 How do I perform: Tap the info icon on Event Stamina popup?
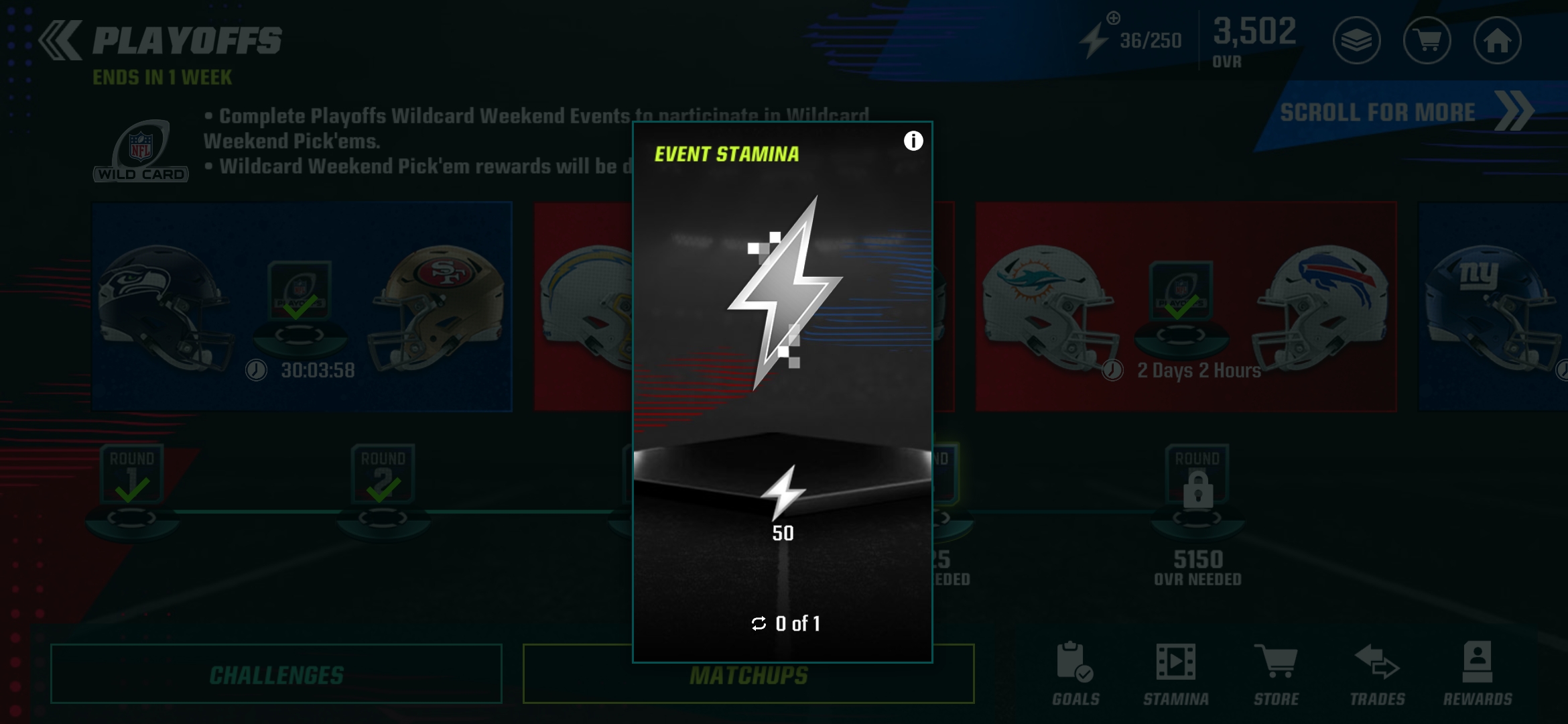[x=913, y=140]
